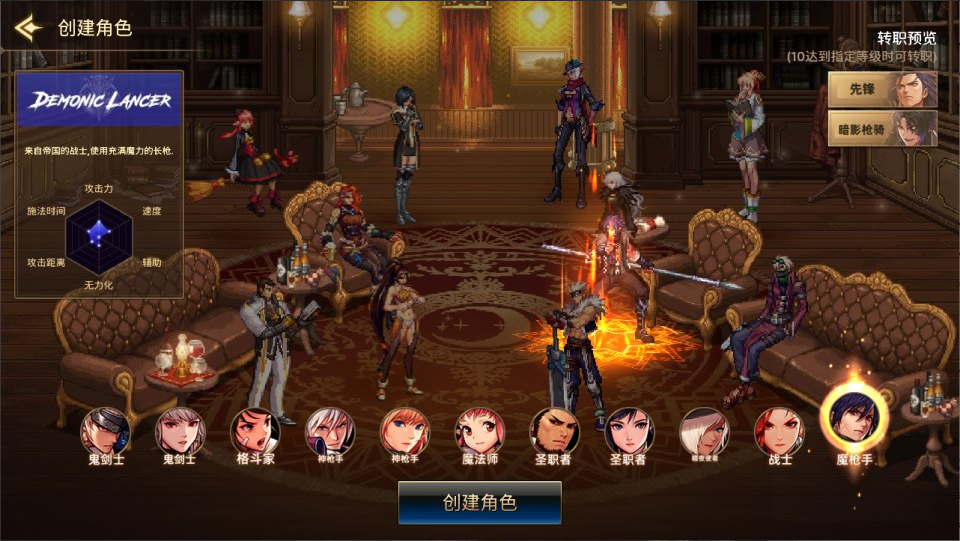Select the 暗夜使者 class portrait

coord(705,431)
